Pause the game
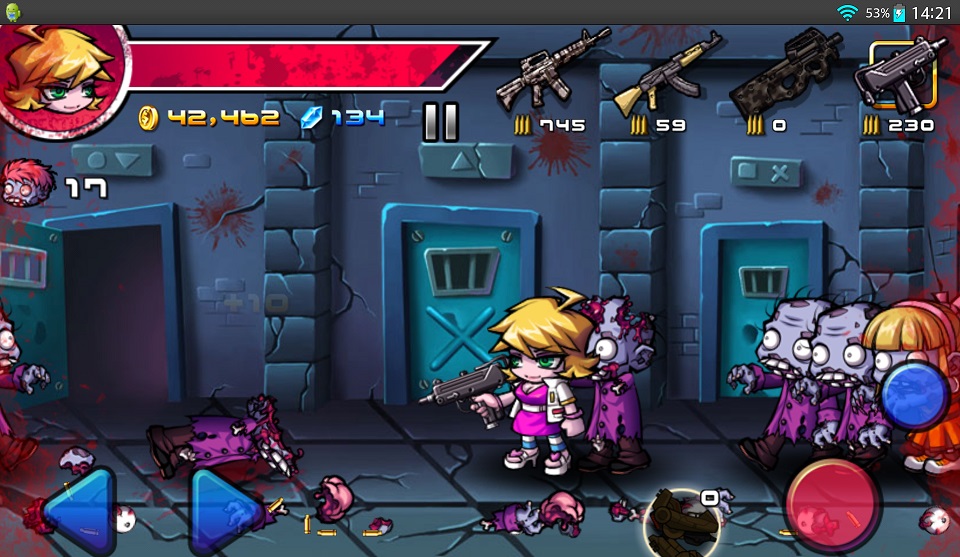 click(440, 121)
